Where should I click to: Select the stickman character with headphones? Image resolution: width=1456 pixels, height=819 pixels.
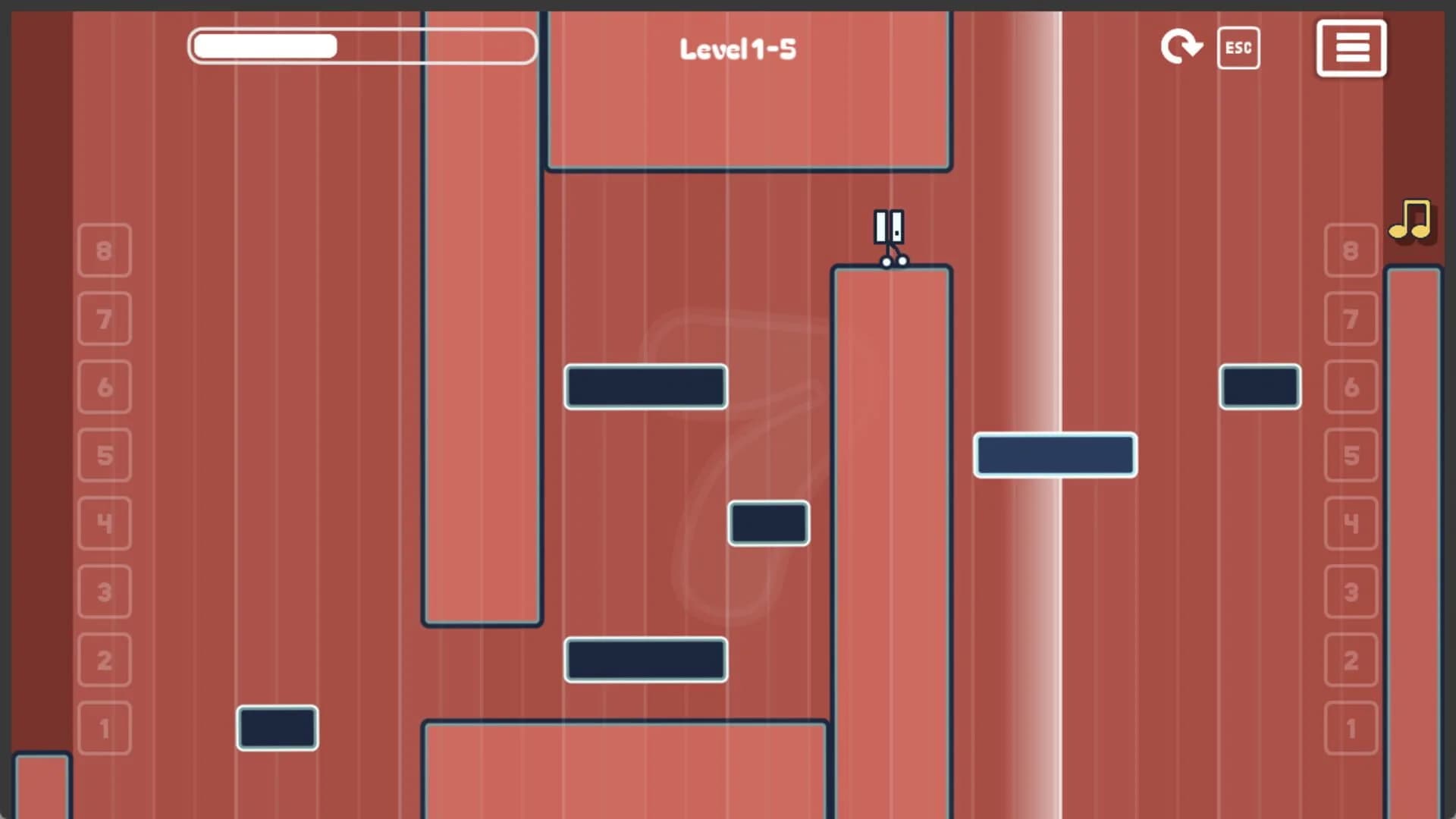tap(889, 231)
